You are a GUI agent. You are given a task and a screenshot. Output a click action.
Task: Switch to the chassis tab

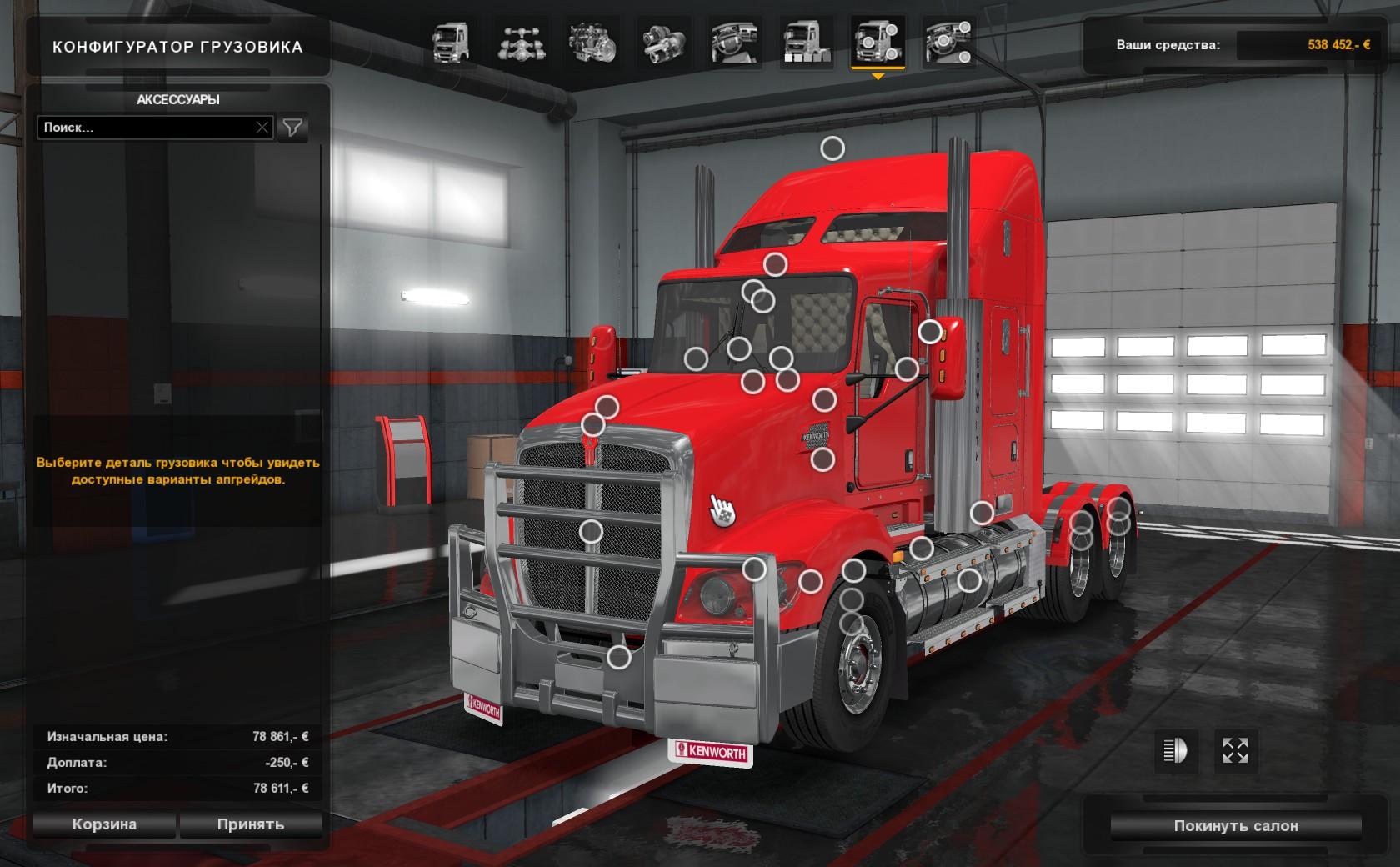(522, 43)
